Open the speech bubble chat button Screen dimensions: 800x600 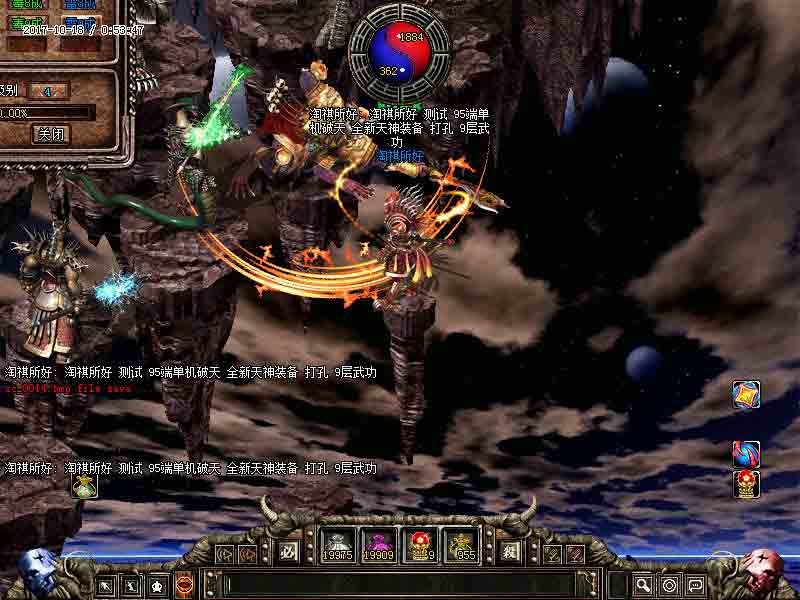pos(695,585)
